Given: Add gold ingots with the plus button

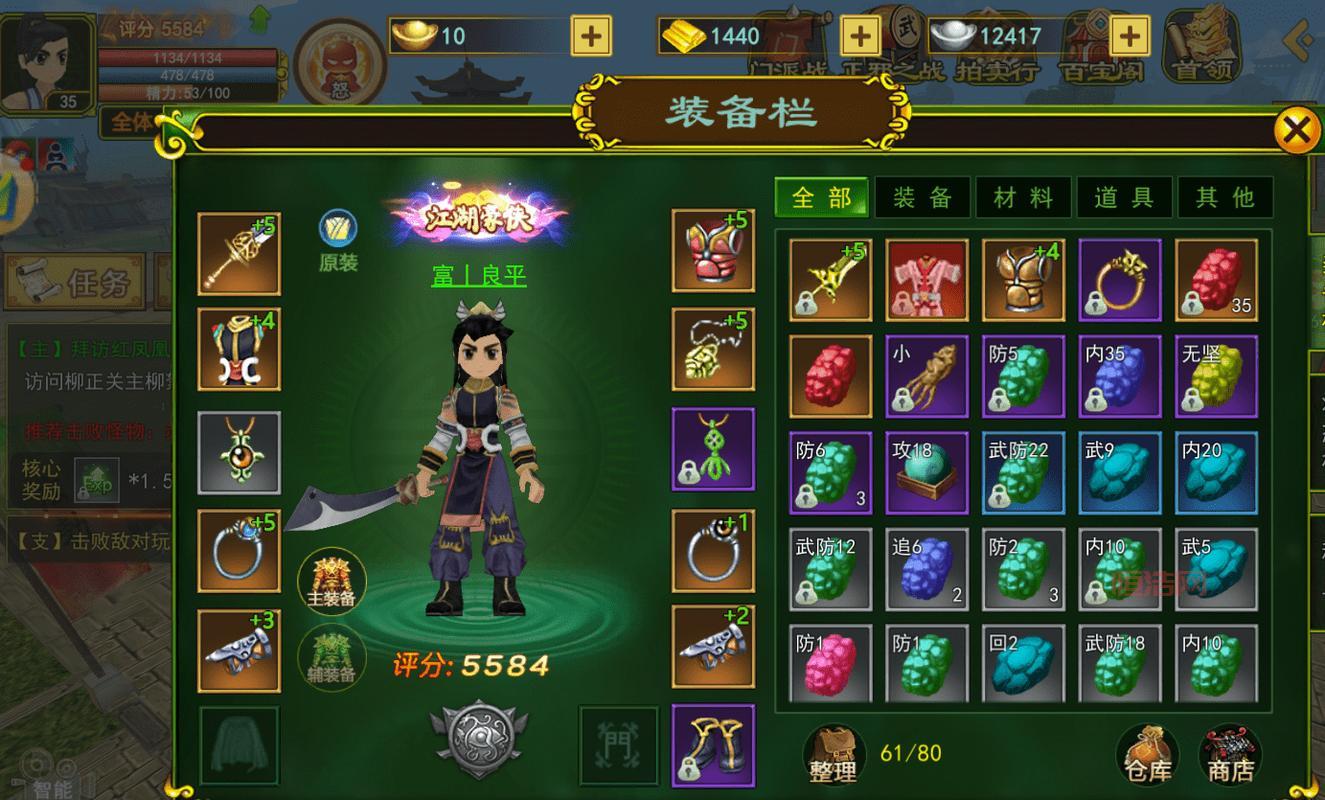Looking at the screenshot, I should click(591, 37).
